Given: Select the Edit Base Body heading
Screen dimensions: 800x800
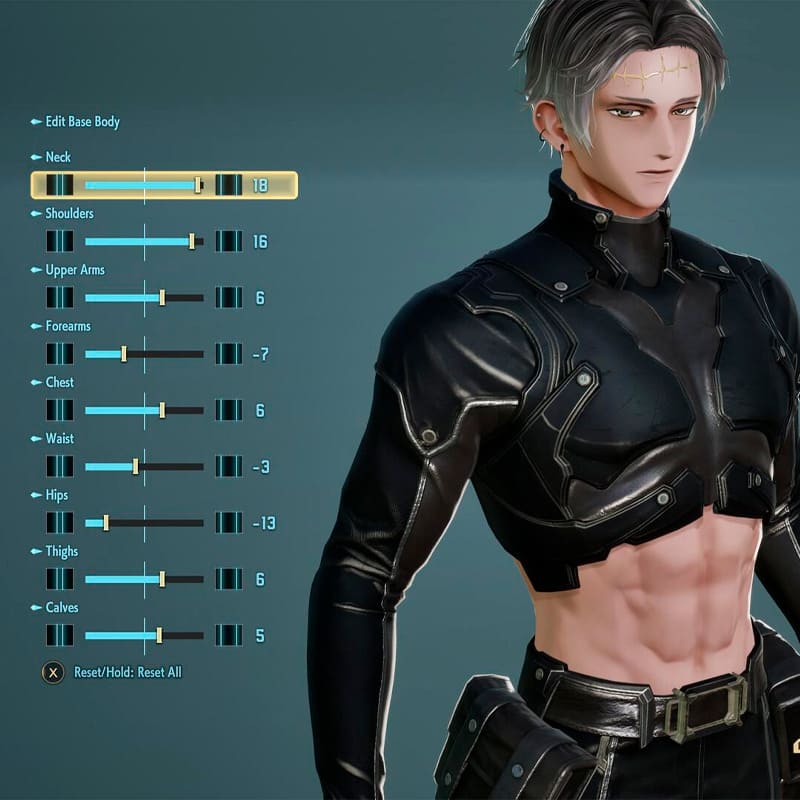Looking at the screenshot, I should pyautogui.click(x=82, y=122).
